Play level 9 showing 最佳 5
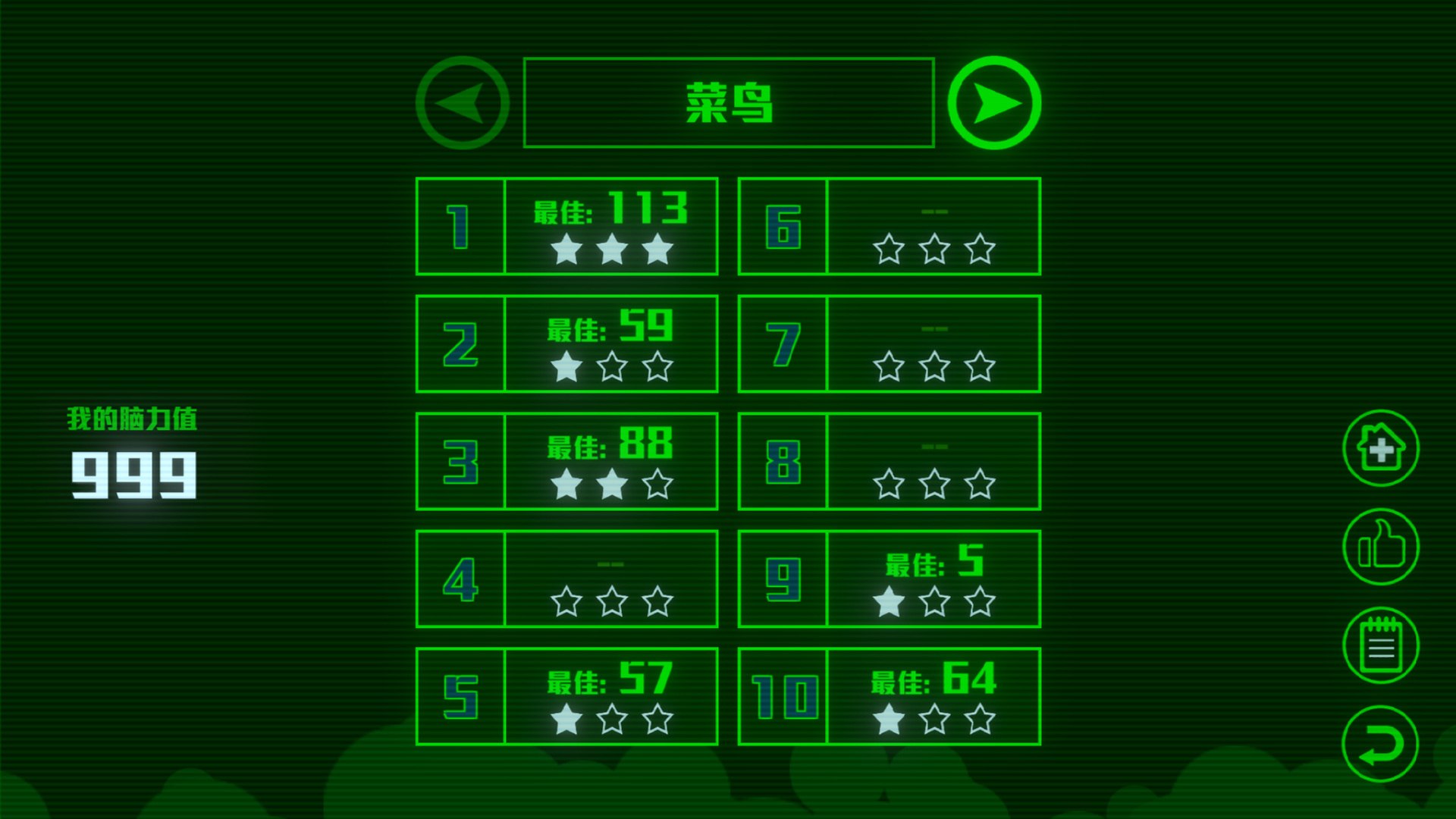Viewport: 1456px width, 819px height. (x=889, y=577)
